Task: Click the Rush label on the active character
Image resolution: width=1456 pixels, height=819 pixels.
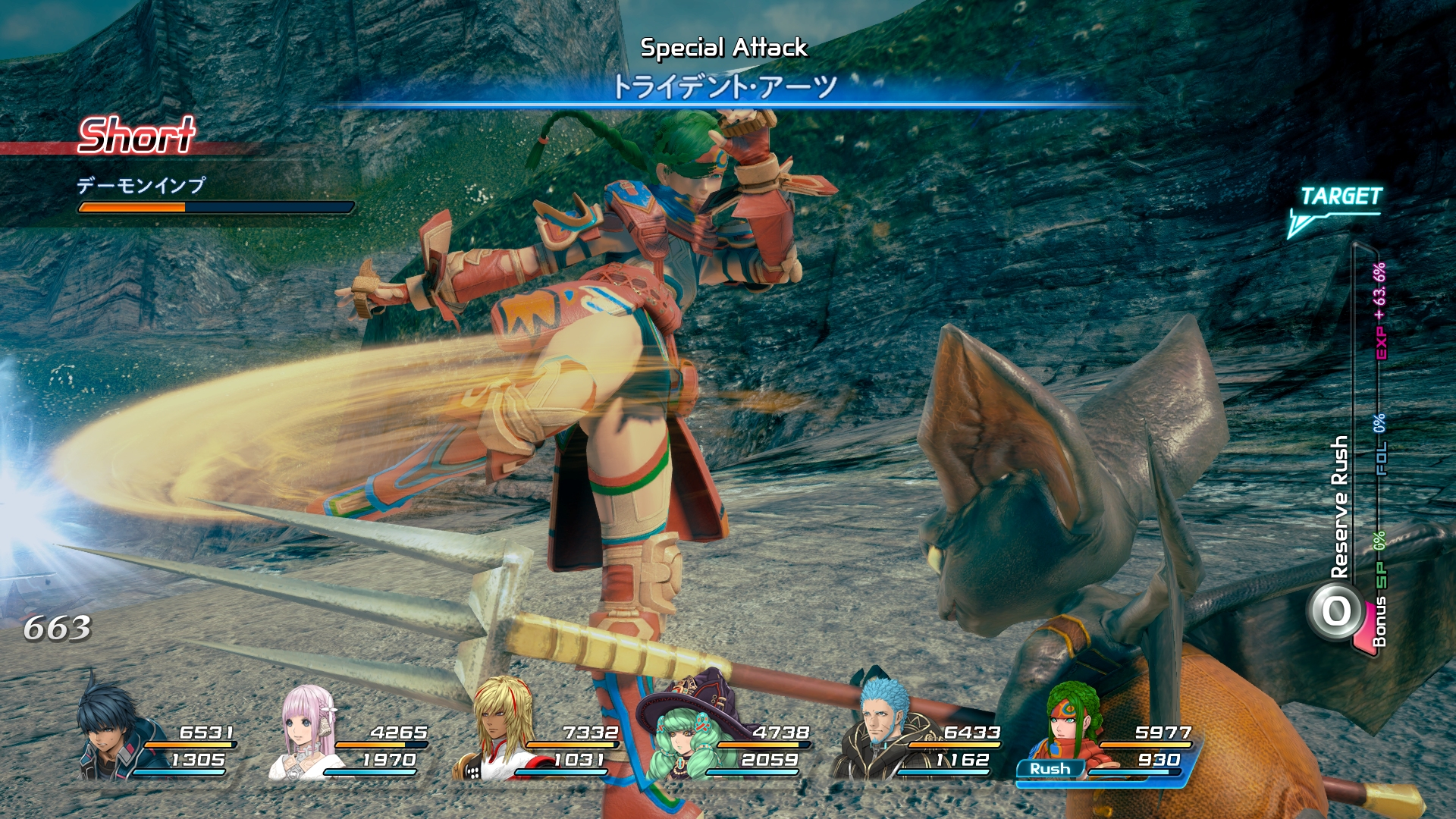Action: pyautogui.click(x=1050, y=769)
